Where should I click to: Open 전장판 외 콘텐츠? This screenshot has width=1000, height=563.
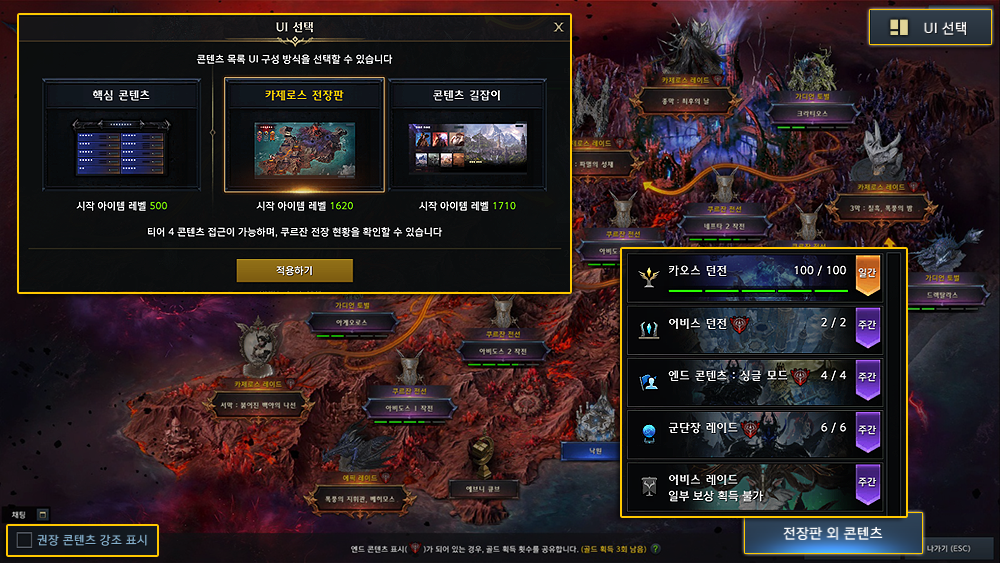[832, 533]
